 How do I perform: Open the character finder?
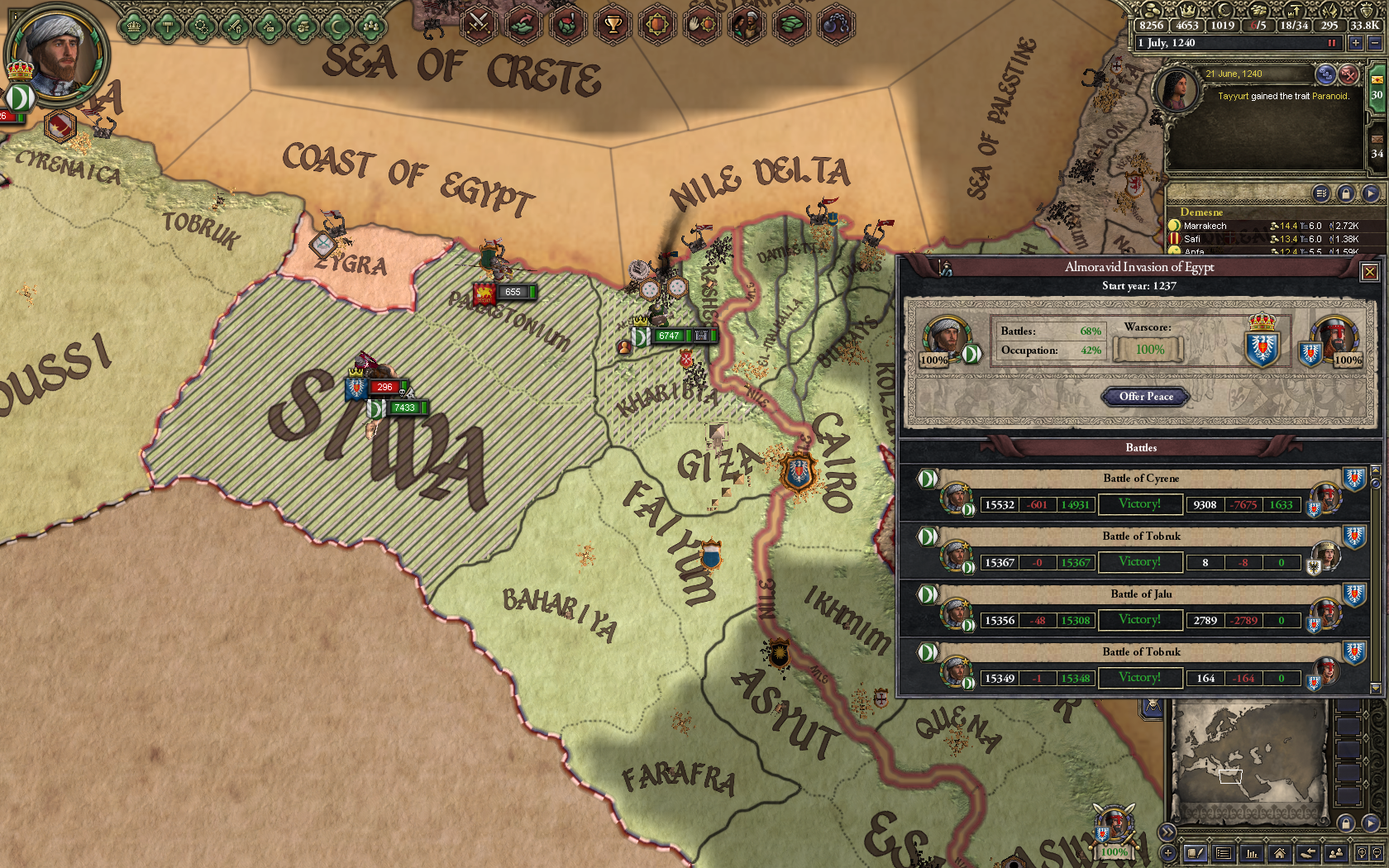tap(1336, 852)
